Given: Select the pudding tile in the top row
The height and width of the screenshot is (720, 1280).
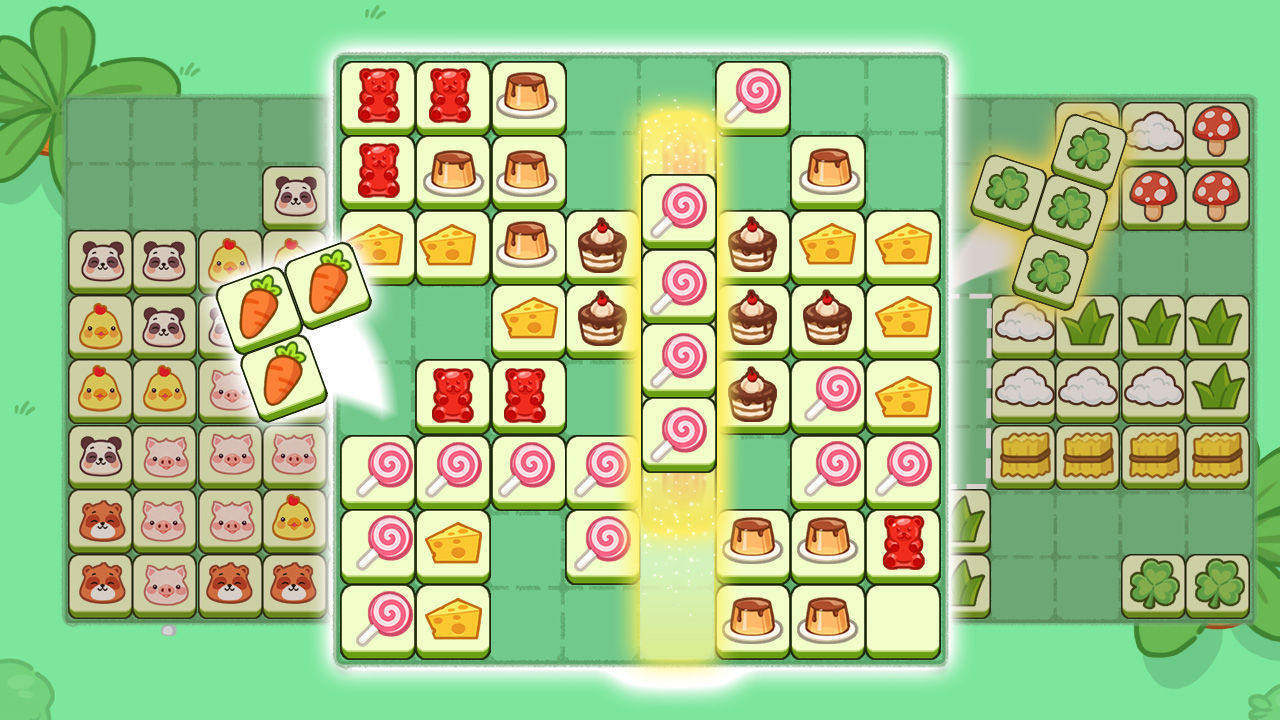Looking at the screenshot, I should 528,97.
